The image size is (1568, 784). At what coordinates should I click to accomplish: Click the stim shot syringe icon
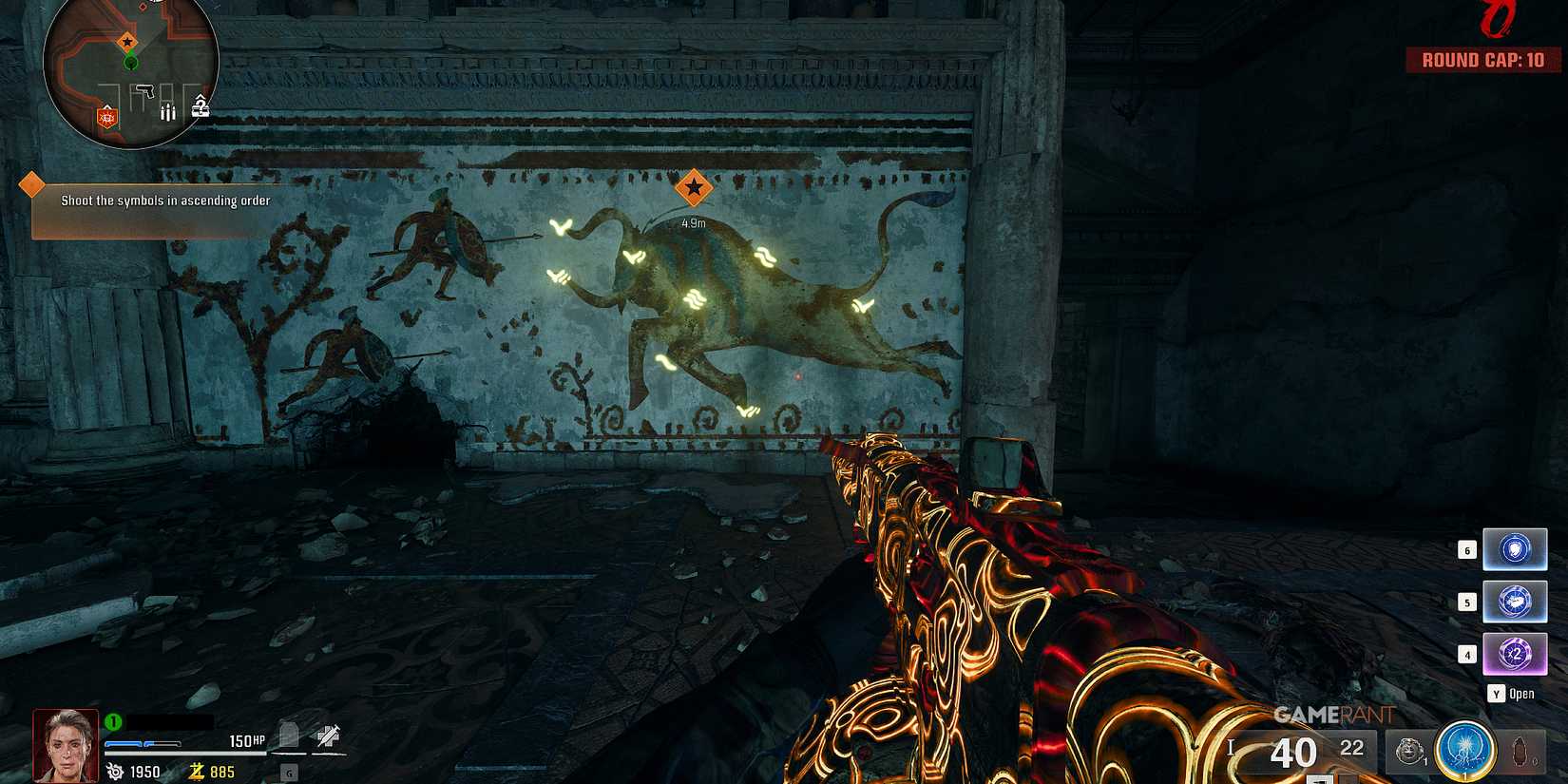coord(327,737)
